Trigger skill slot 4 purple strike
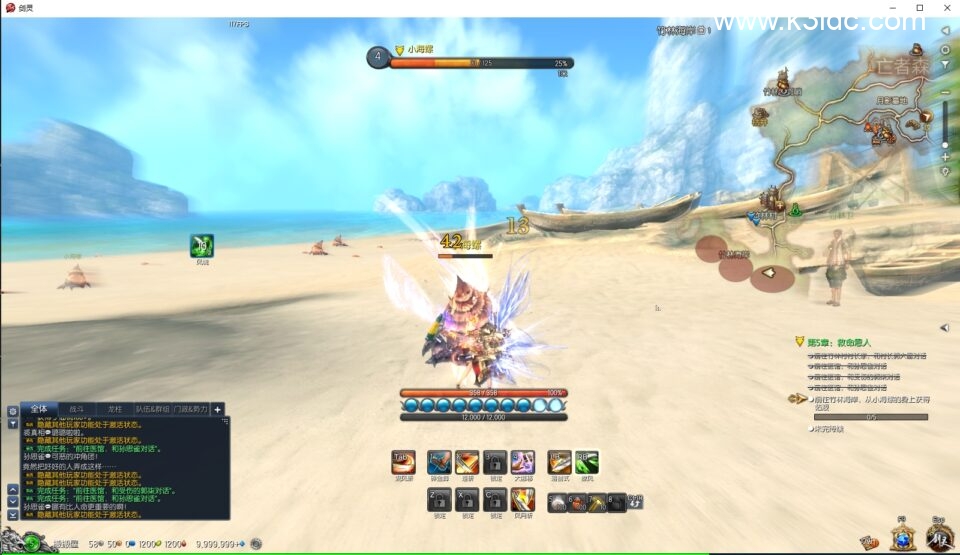960x555 pixels. click(x=522, y=462)
